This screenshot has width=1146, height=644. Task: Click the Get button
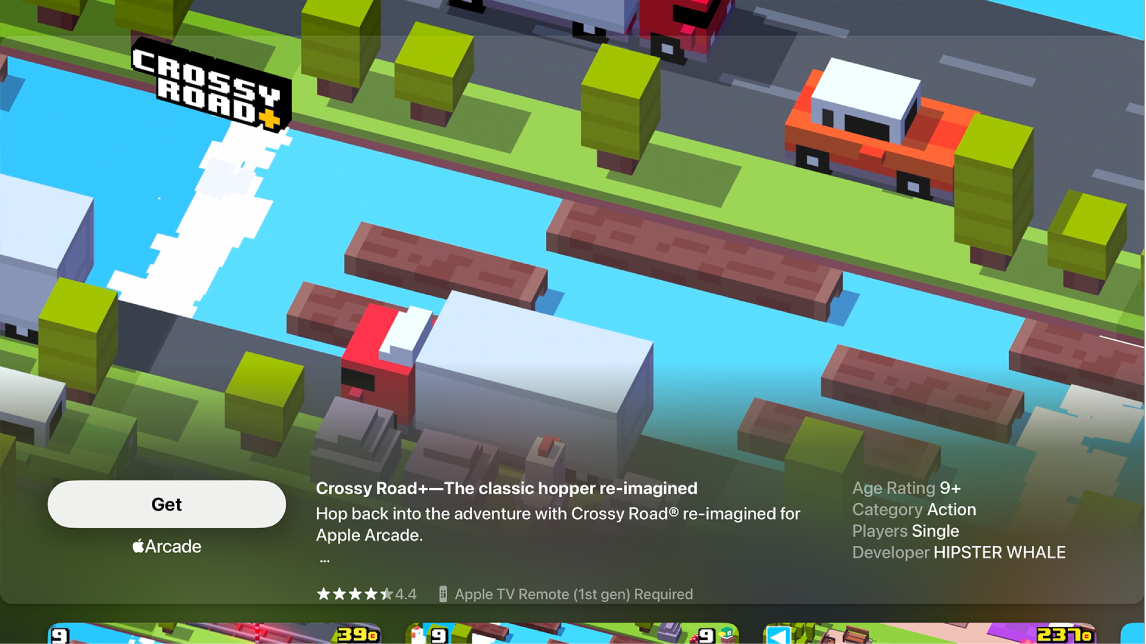tap(167, 504)
